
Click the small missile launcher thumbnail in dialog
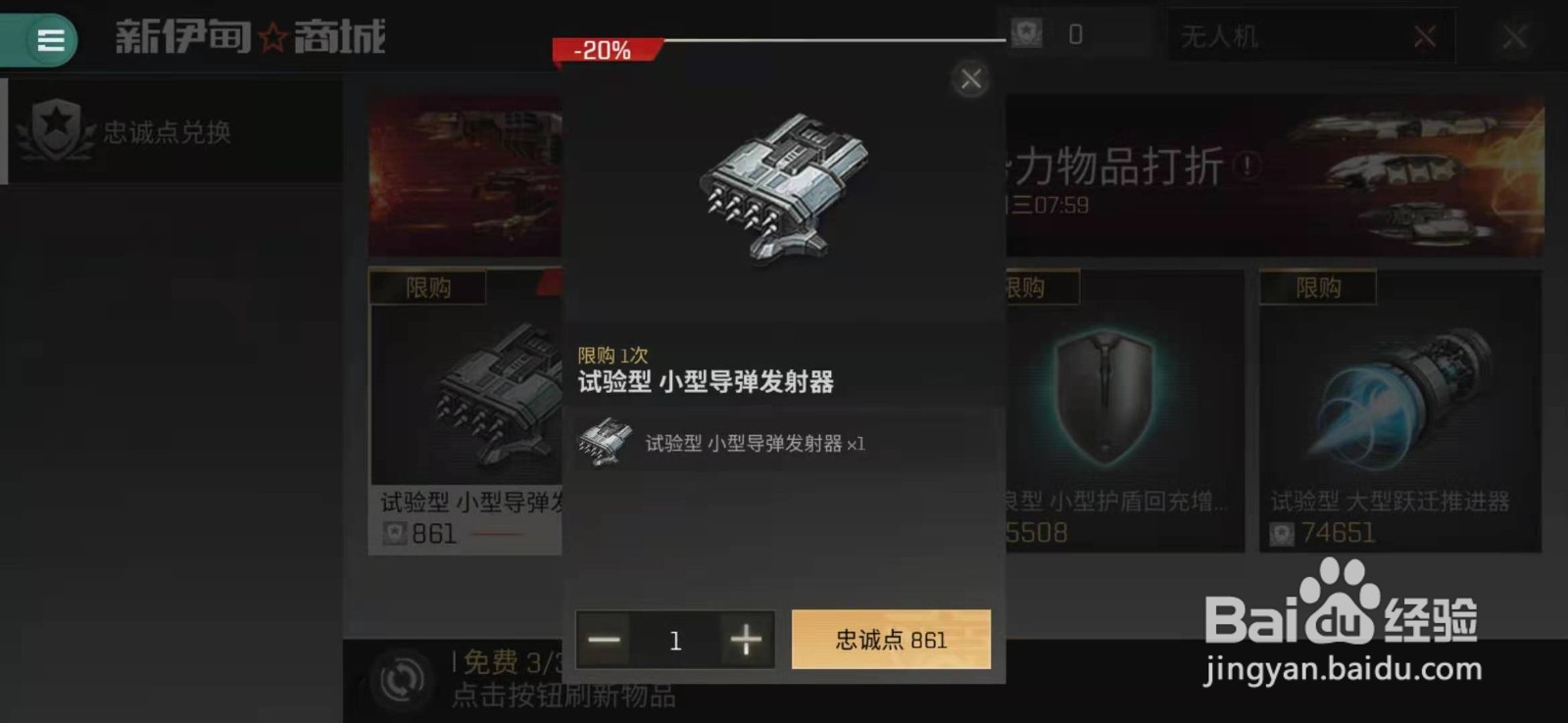coord(605,442)
